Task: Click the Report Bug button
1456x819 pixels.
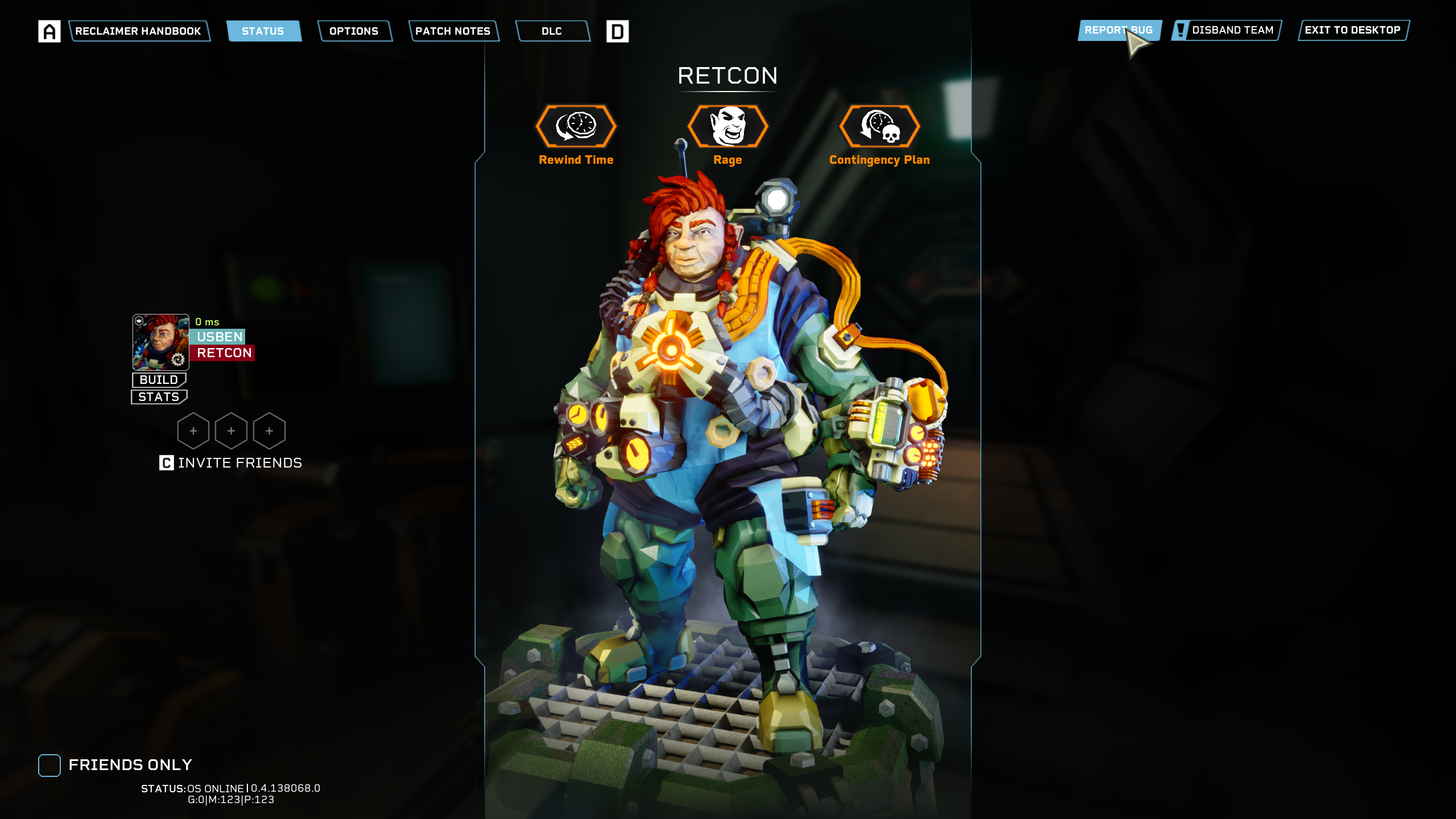Action: [1118, 30]
